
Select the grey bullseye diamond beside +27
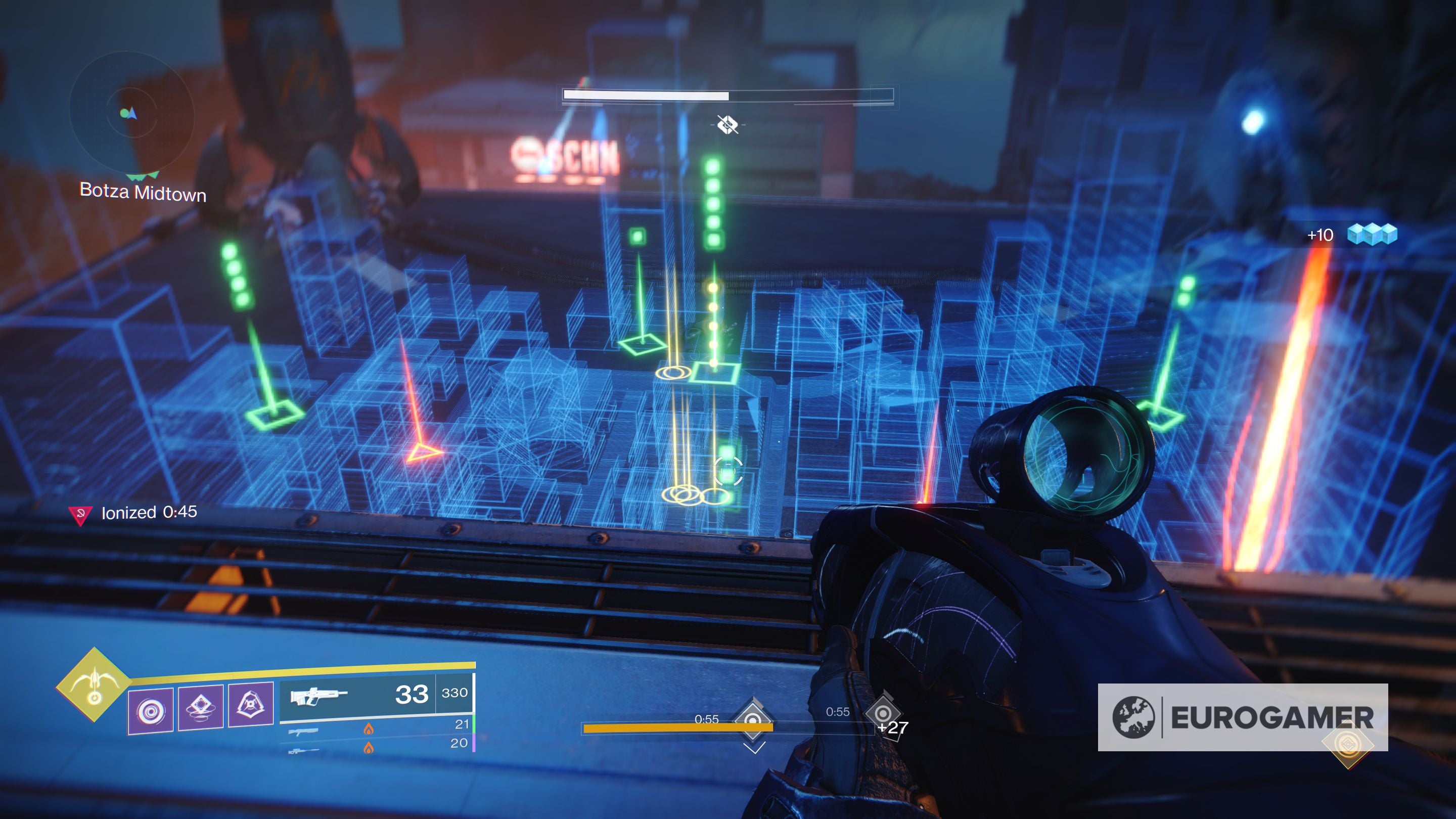tap(882, 713)
